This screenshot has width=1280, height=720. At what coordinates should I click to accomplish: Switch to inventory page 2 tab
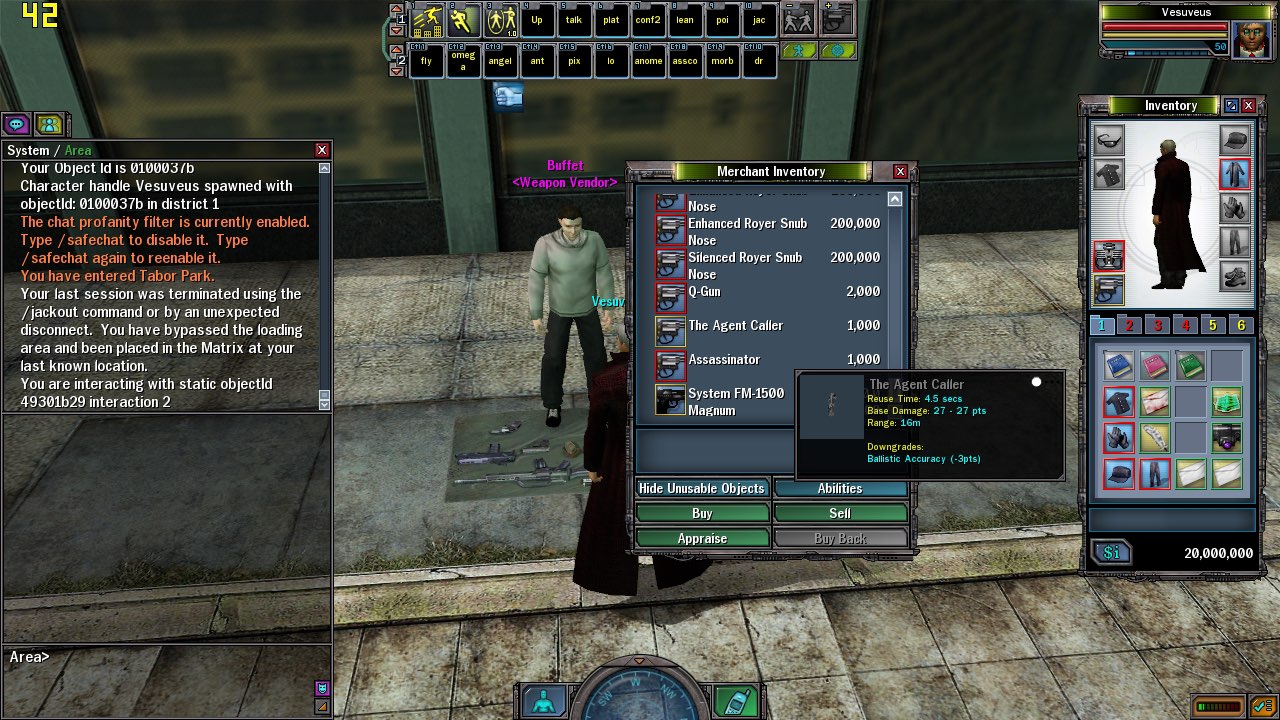(1129, 325)
